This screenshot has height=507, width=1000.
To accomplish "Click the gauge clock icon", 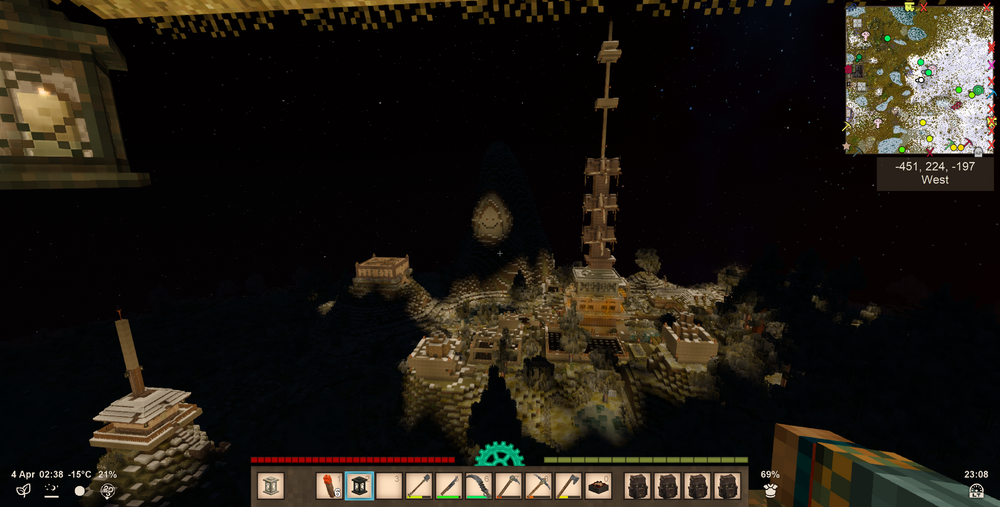I will tap(976, 490).
